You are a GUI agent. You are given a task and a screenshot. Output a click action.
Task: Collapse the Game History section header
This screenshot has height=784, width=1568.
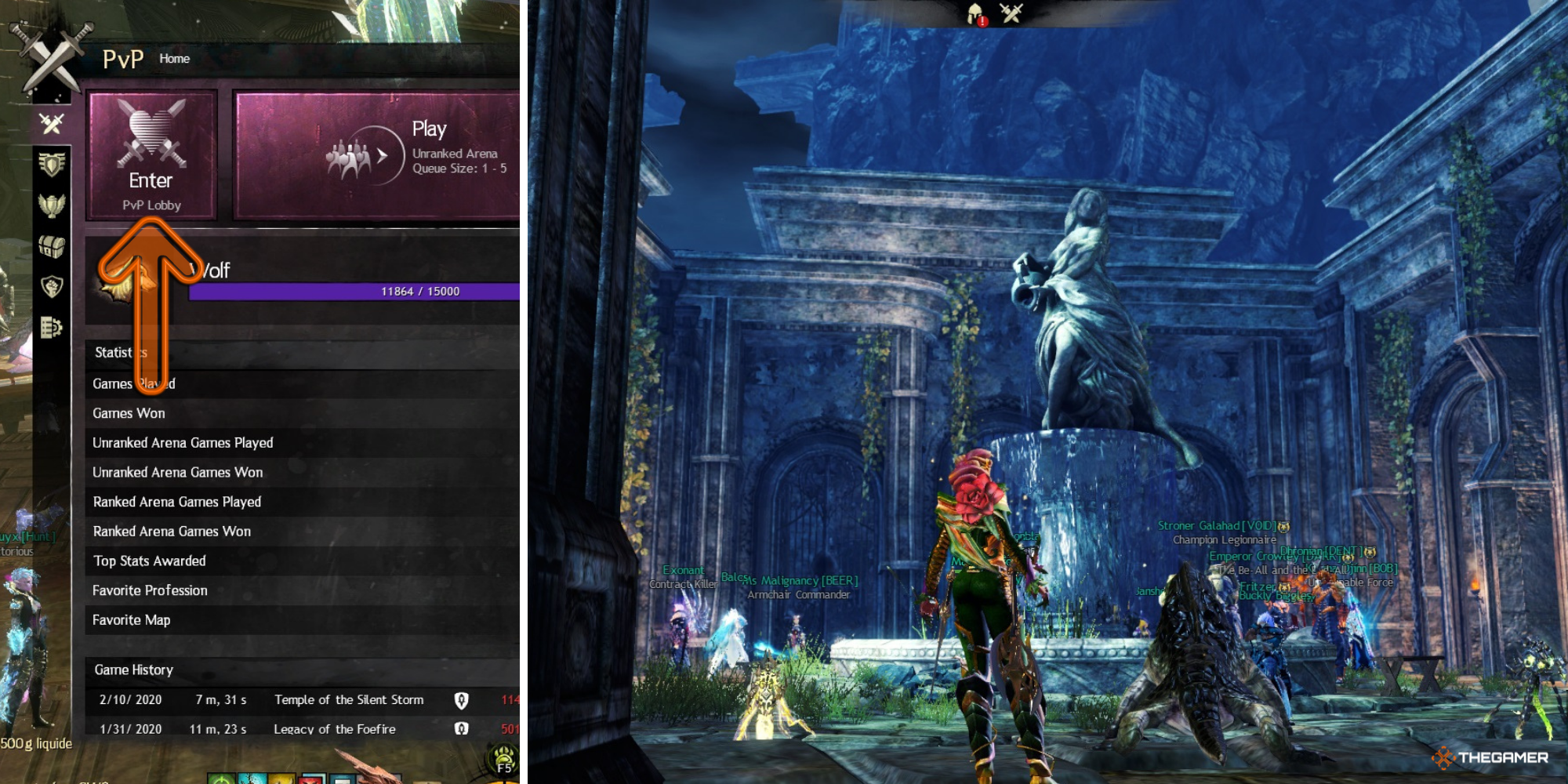click(235, 670)
